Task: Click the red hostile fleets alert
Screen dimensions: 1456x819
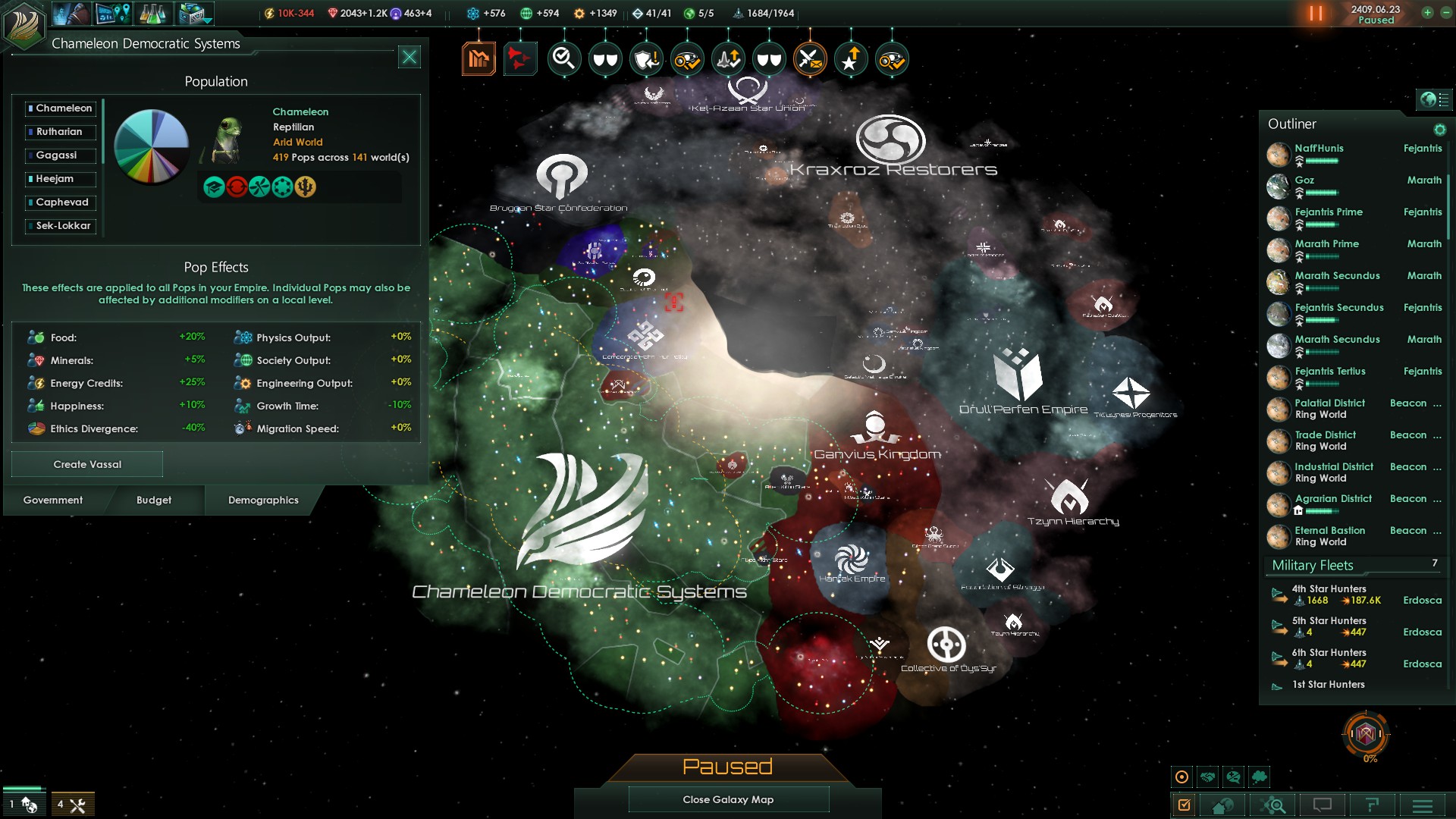Action: 520,58
